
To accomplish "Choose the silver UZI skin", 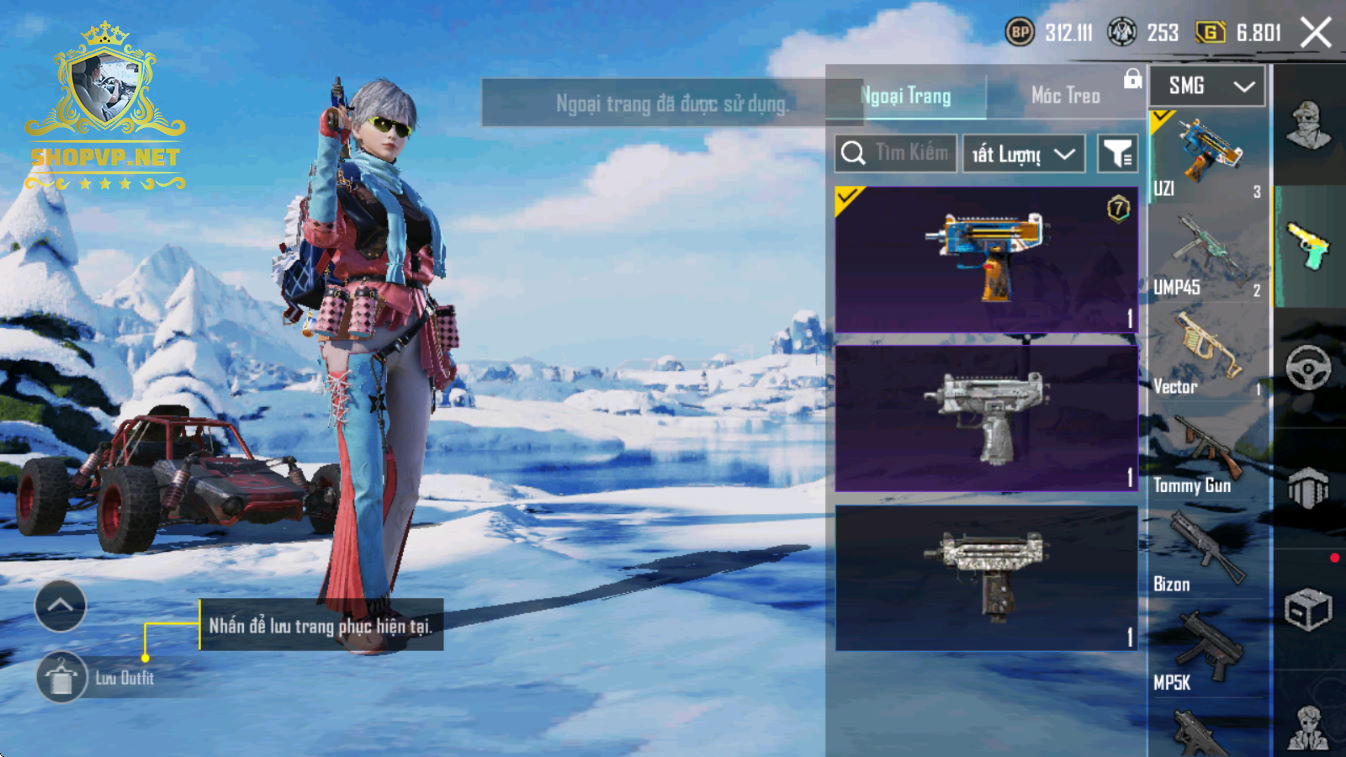I will pyautogui.click(x=986, y=418).
